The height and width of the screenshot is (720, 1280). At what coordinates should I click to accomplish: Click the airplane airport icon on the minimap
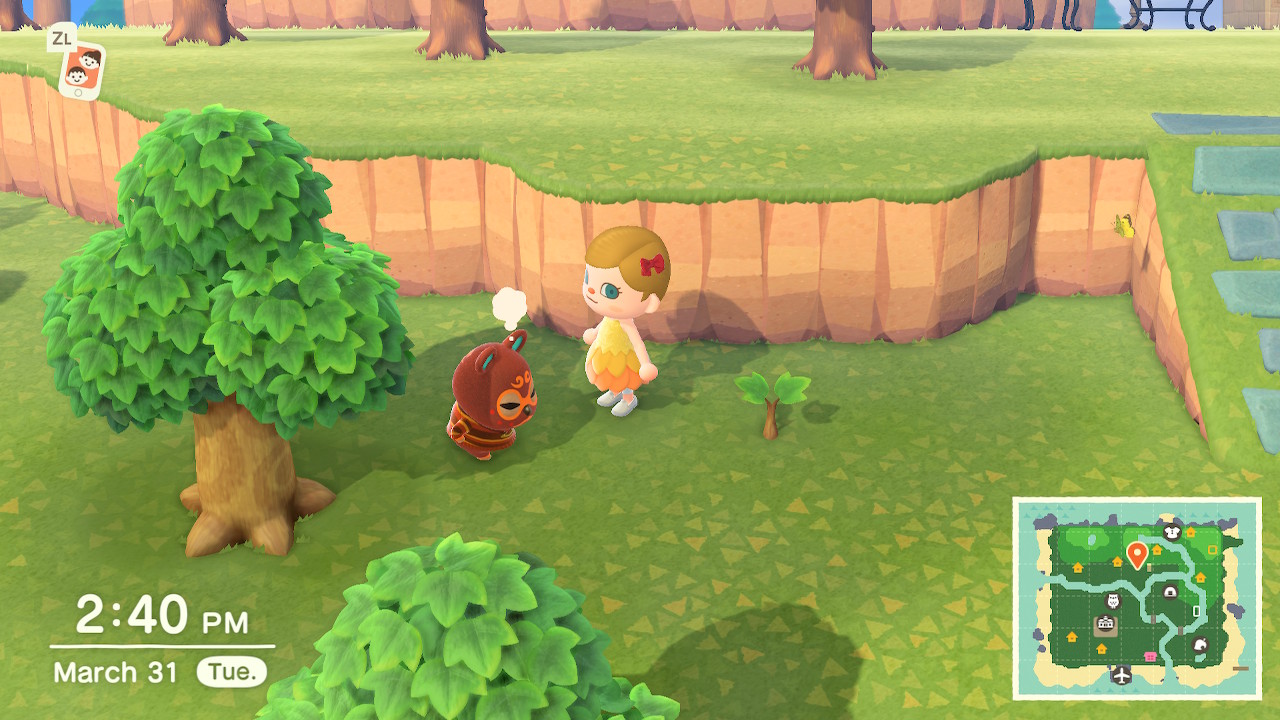(x=1122, y=675)
